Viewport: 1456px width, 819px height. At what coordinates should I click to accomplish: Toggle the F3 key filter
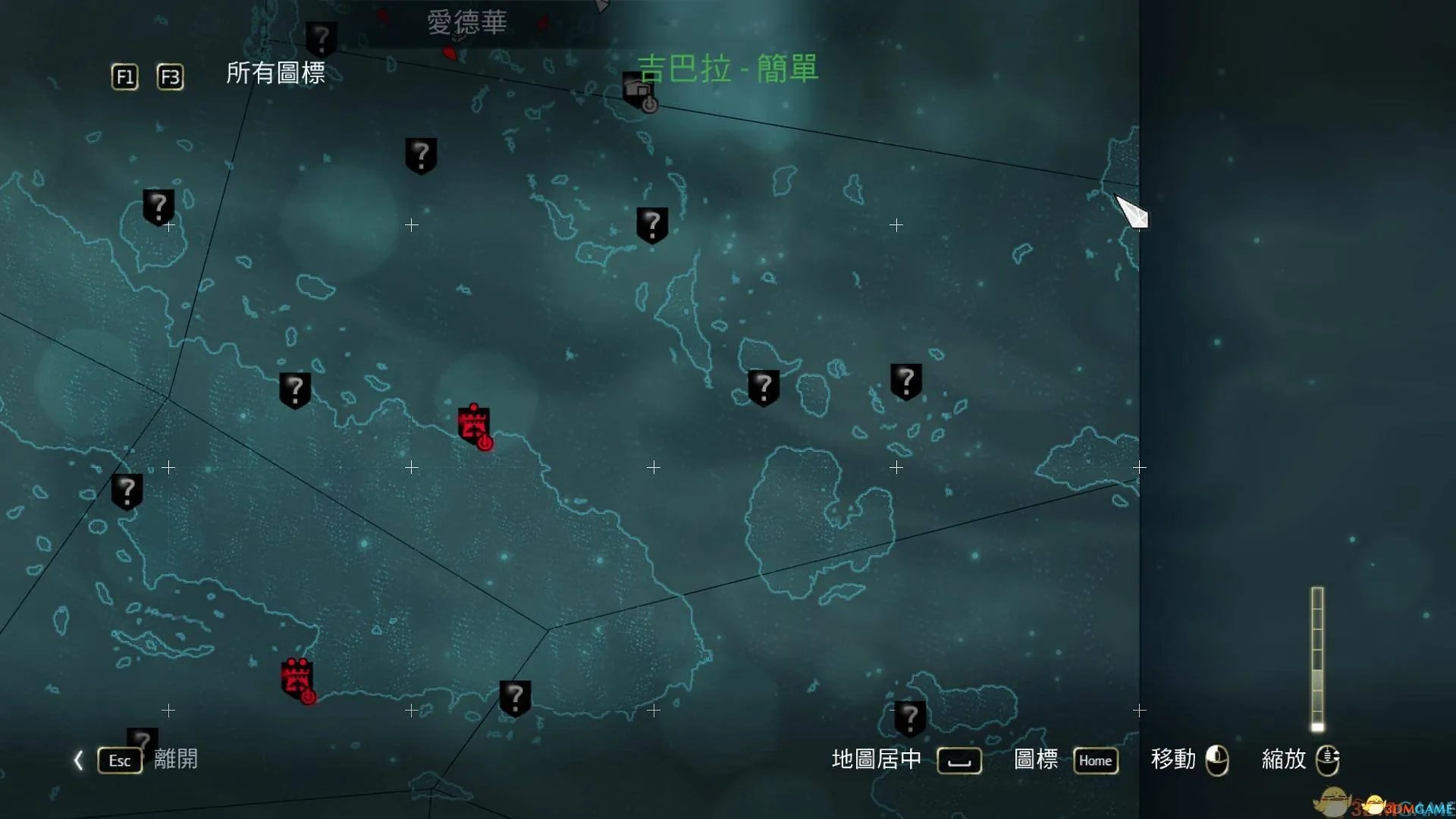[170, 77]
